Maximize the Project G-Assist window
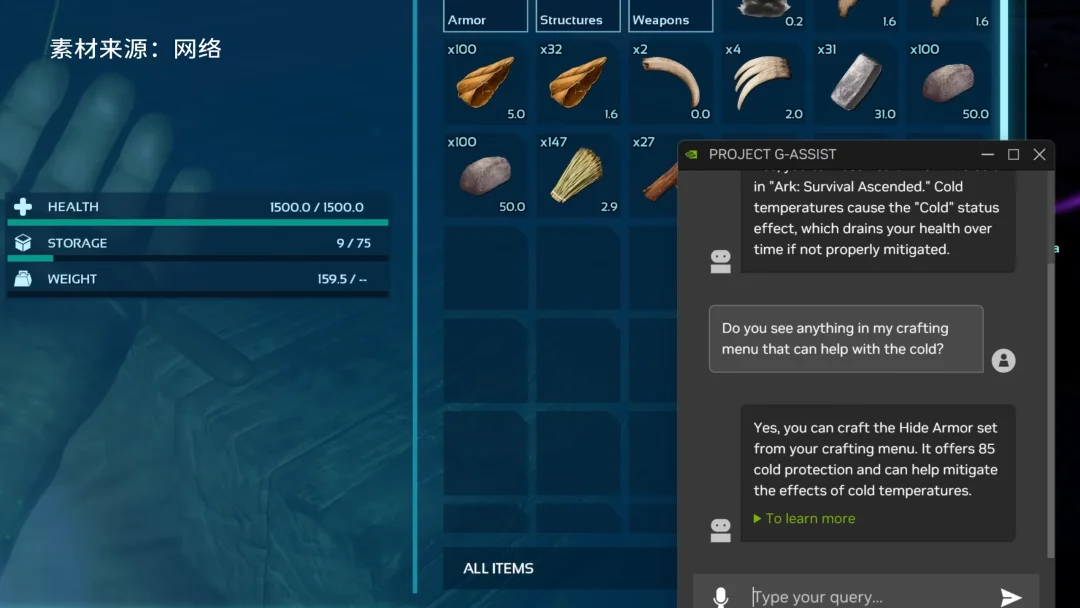1080x608 pixels. pyautogui.click(x=1013, y=155)
